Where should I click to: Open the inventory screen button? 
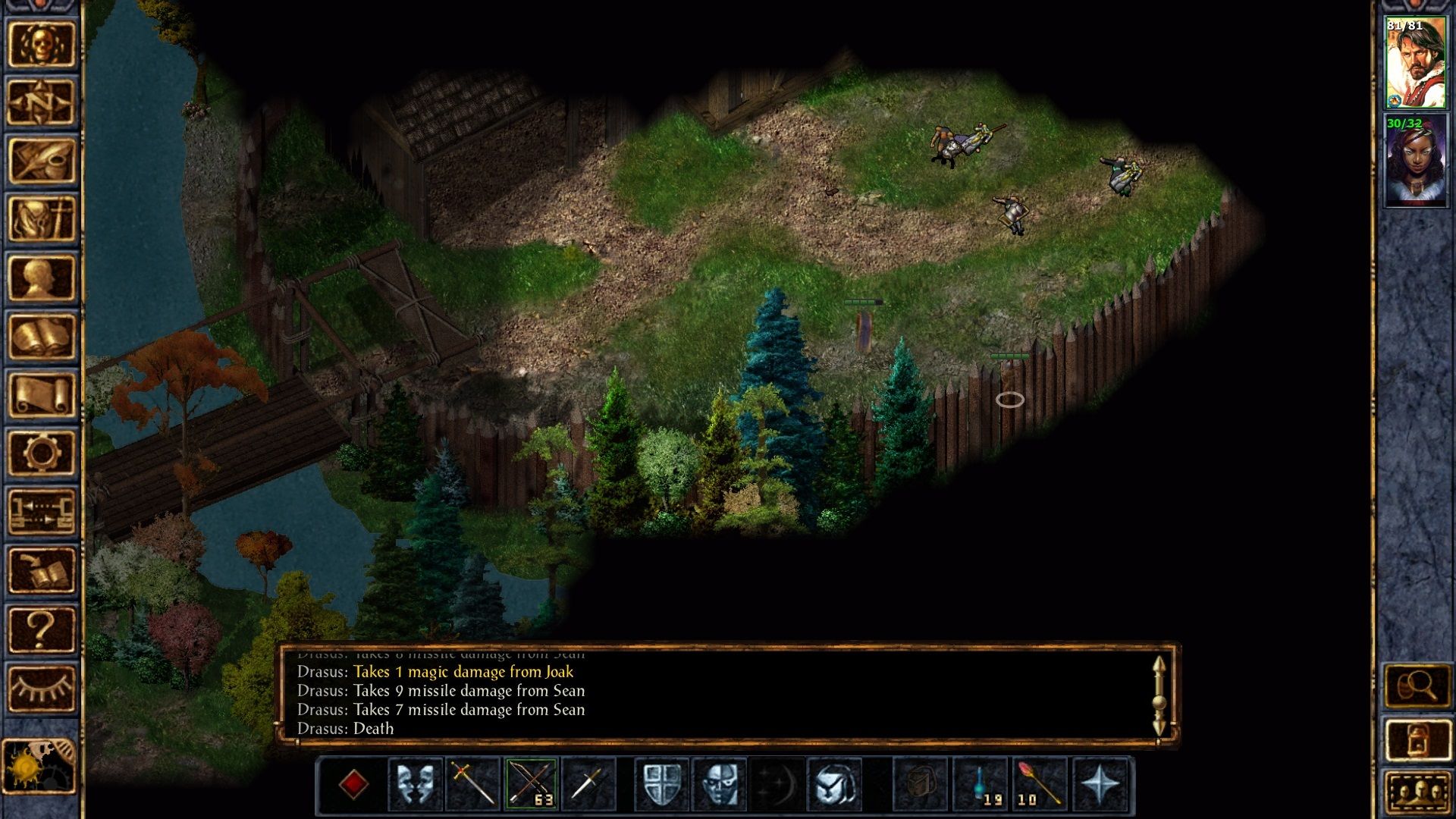(42, 219)
